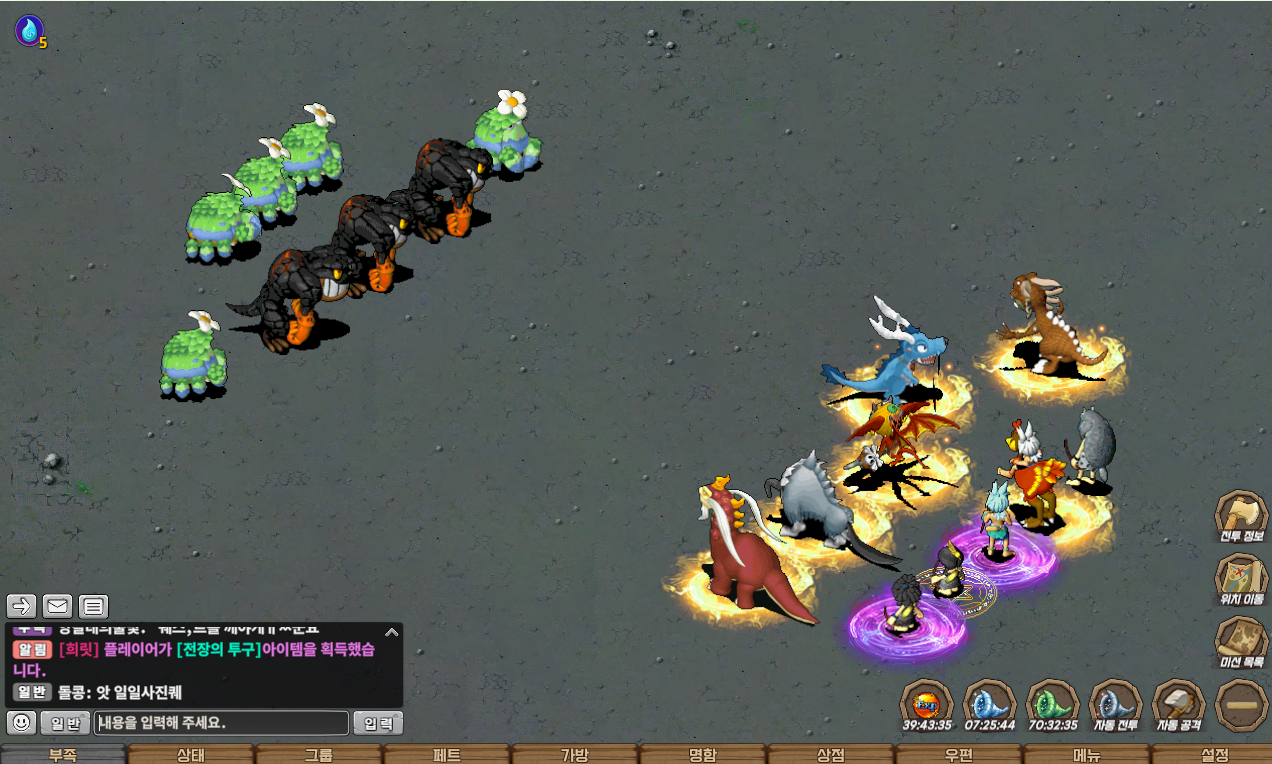Open the 명함 name card menu
The height and width of the screenshot is (764, 1272).
702,755
